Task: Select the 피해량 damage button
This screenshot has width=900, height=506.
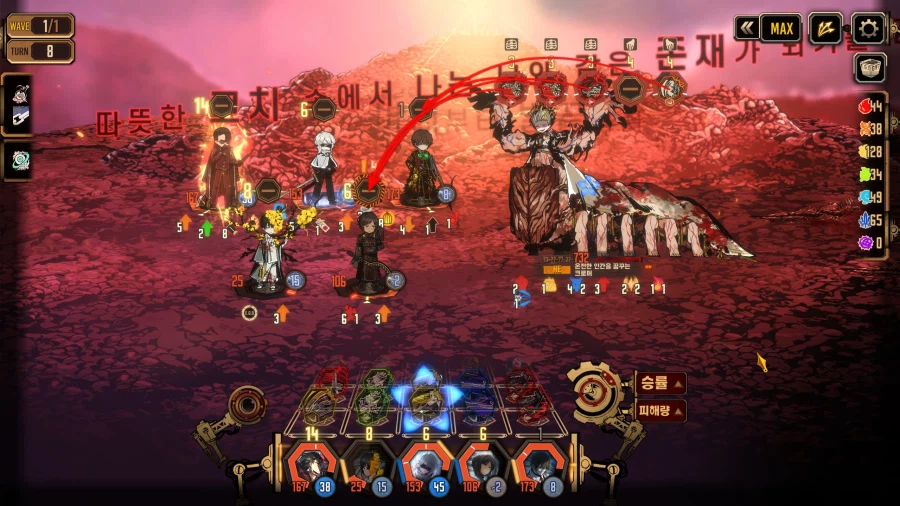Action: [x=660, y=410]
